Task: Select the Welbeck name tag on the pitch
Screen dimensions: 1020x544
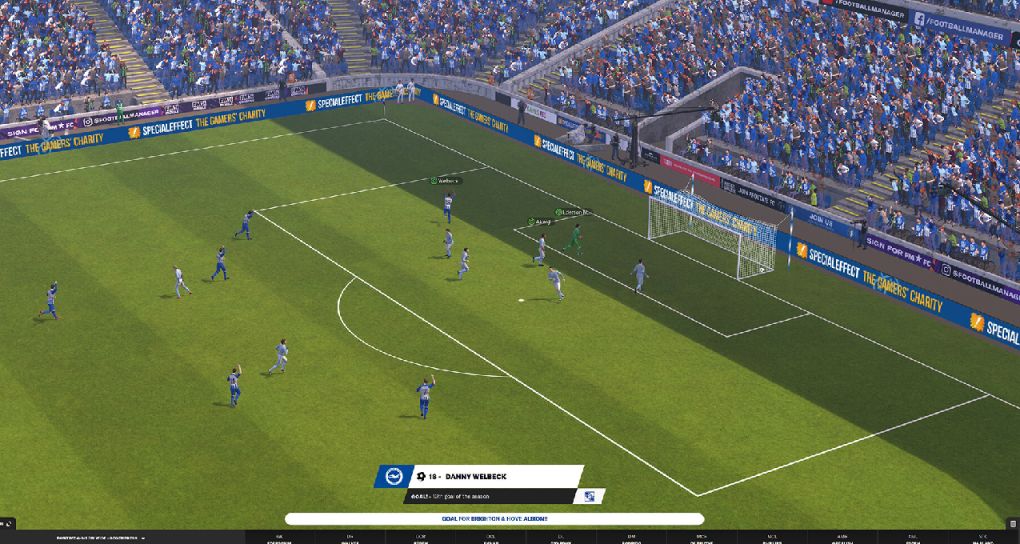Action: (445, 181)
